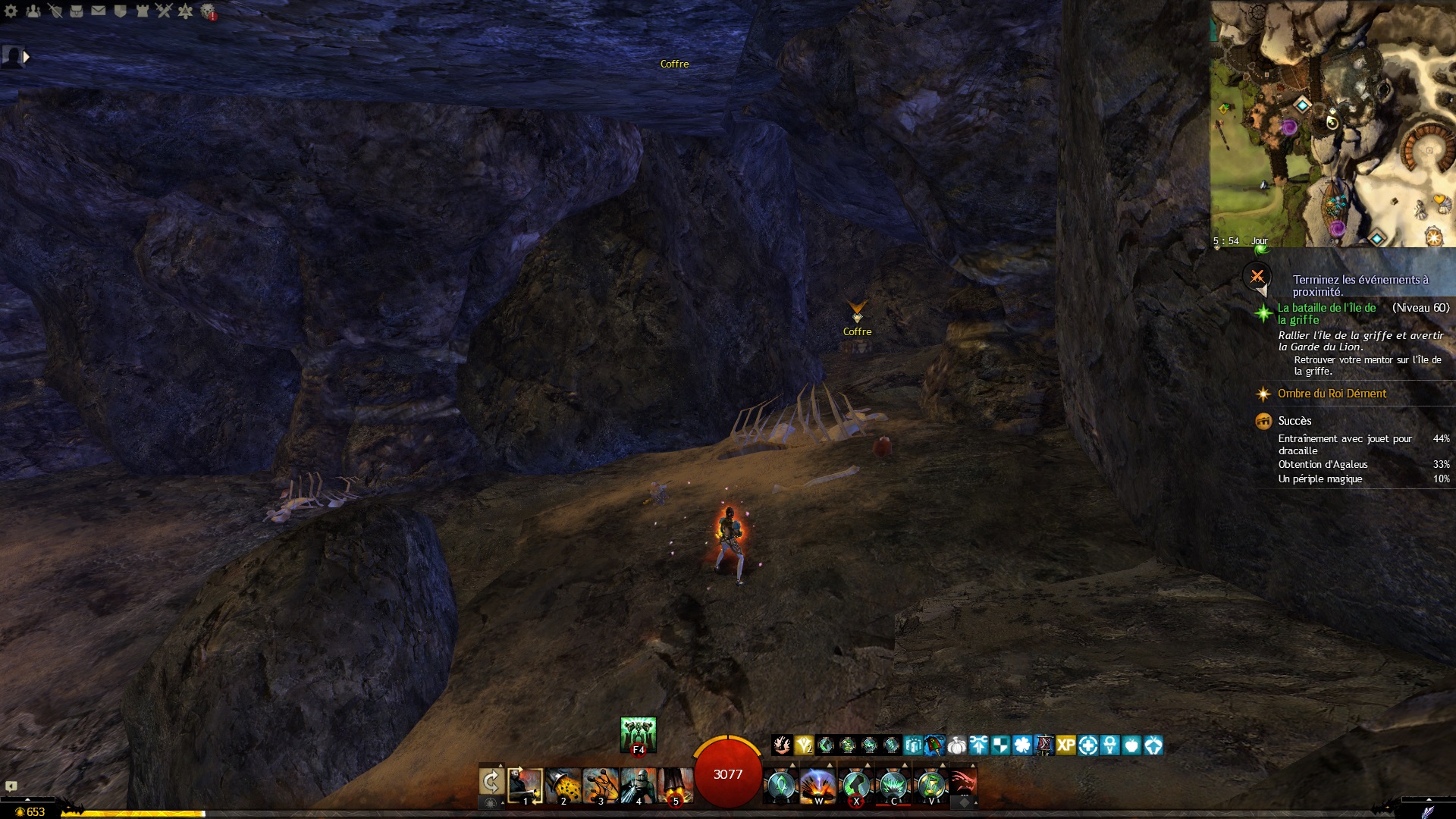Expand the party portrait arrow
This screenshot has height=819, width=1456.
(x=27, y=57)
